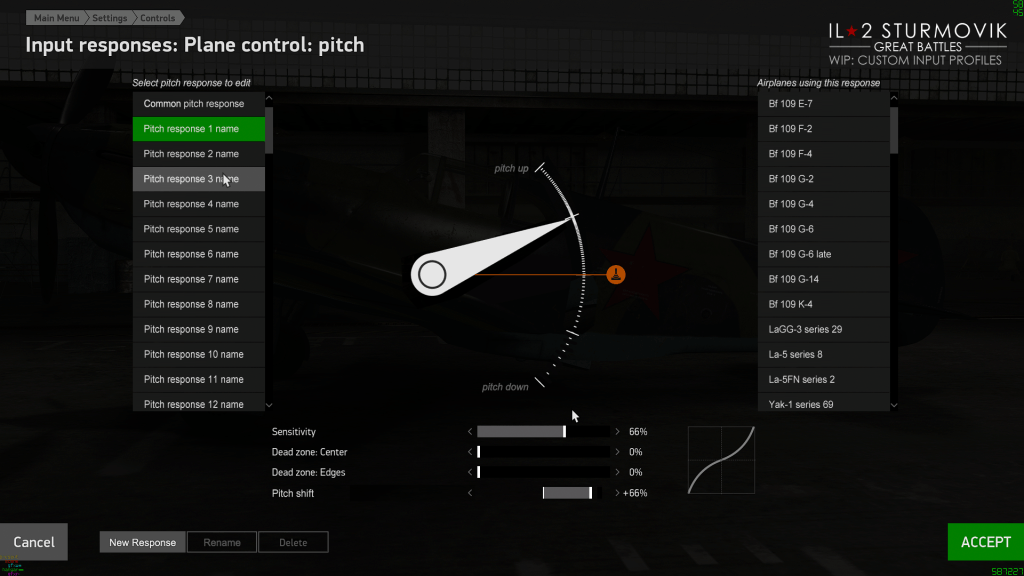Pick Pitch response 7 name
This screenshot has width=1024, height=576.
(198, 279)
